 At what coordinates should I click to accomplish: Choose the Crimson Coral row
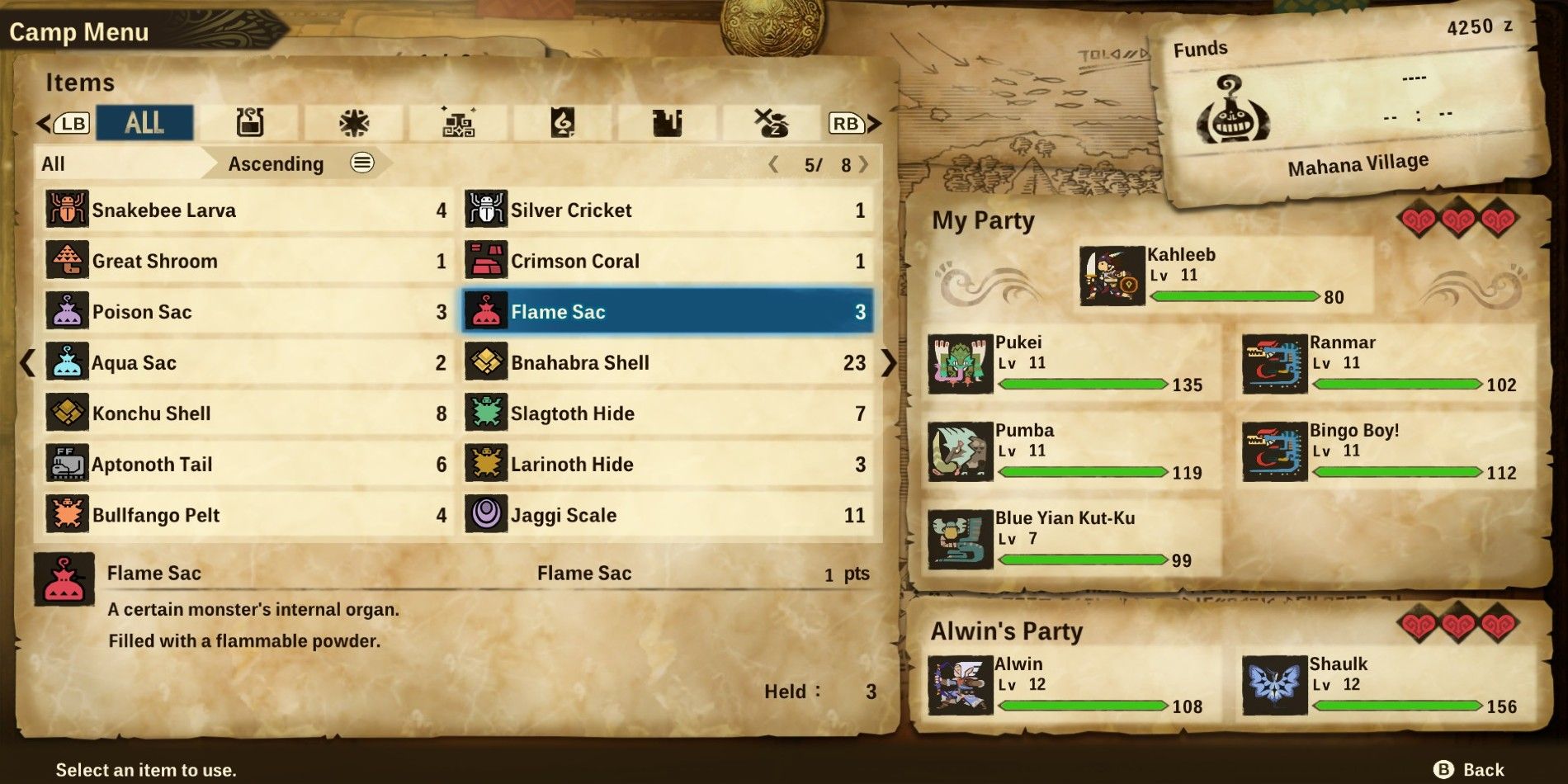point(666,262)
